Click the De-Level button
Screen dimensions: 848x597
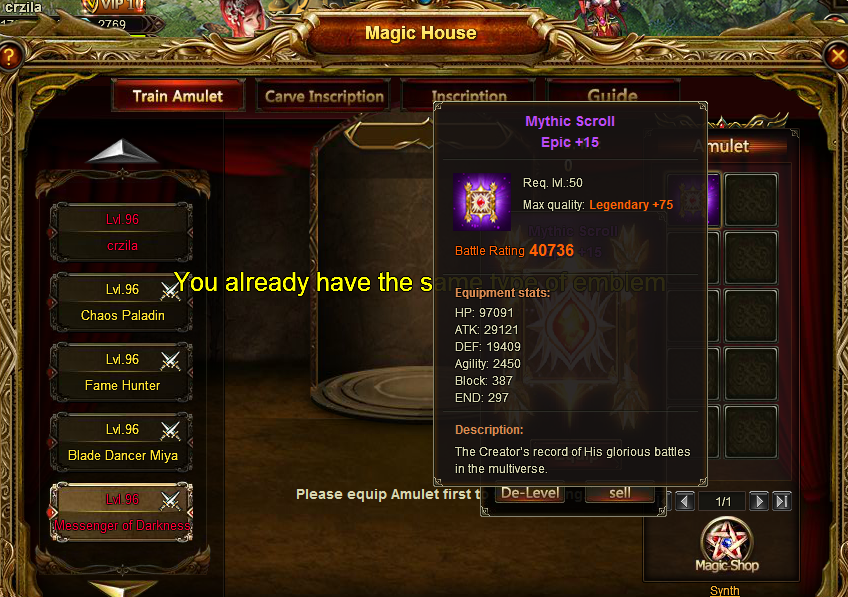tap(530, 493)
